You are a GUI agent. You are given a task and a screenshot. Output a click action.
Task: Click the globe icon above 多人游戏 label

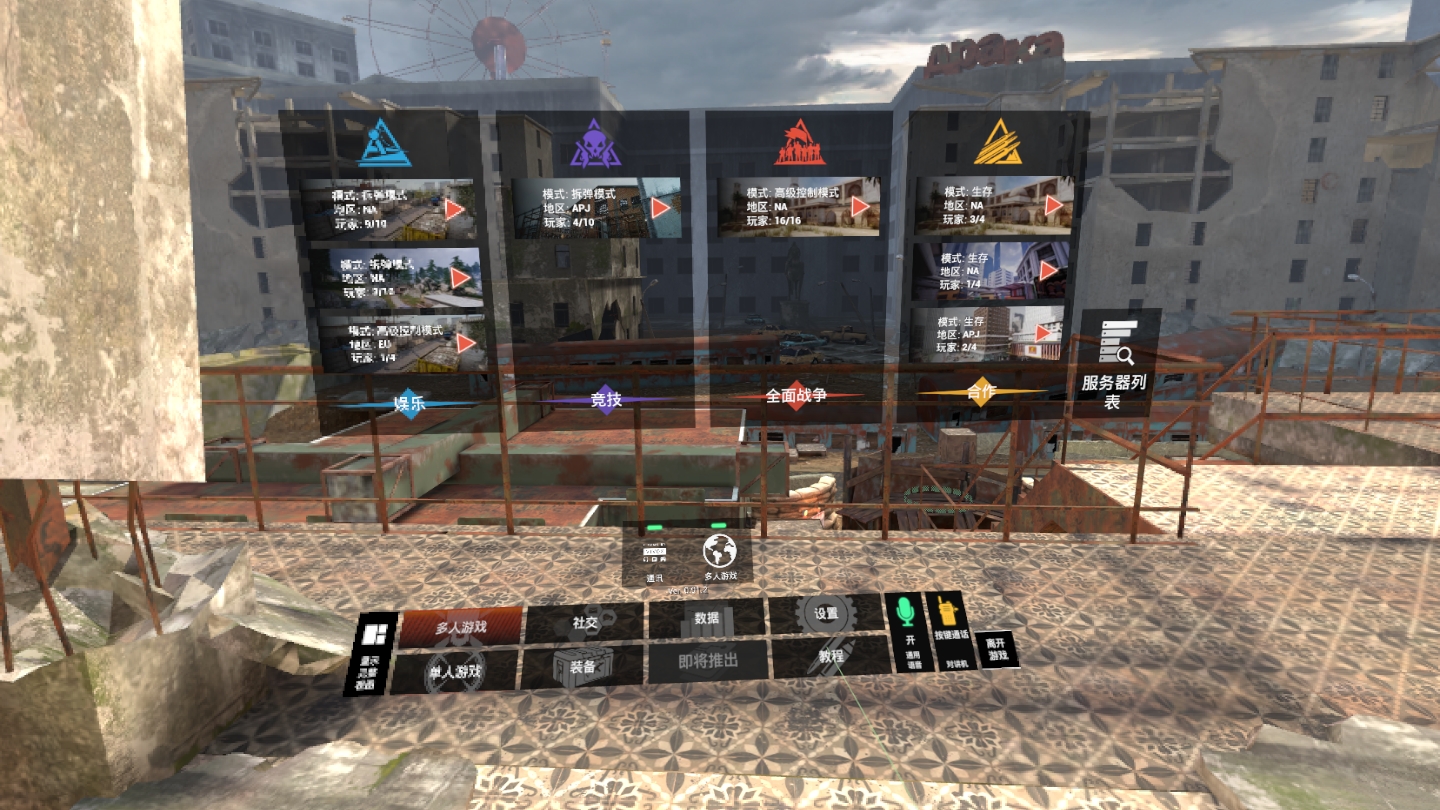(717, 551)
